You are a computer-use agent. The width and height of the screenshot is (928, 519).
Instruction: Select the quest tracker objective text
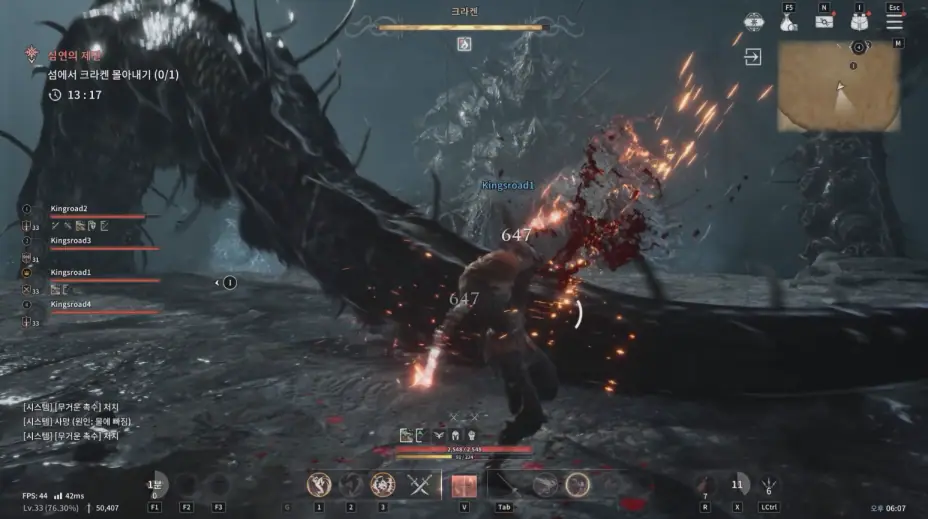click(x=118, y=74)
